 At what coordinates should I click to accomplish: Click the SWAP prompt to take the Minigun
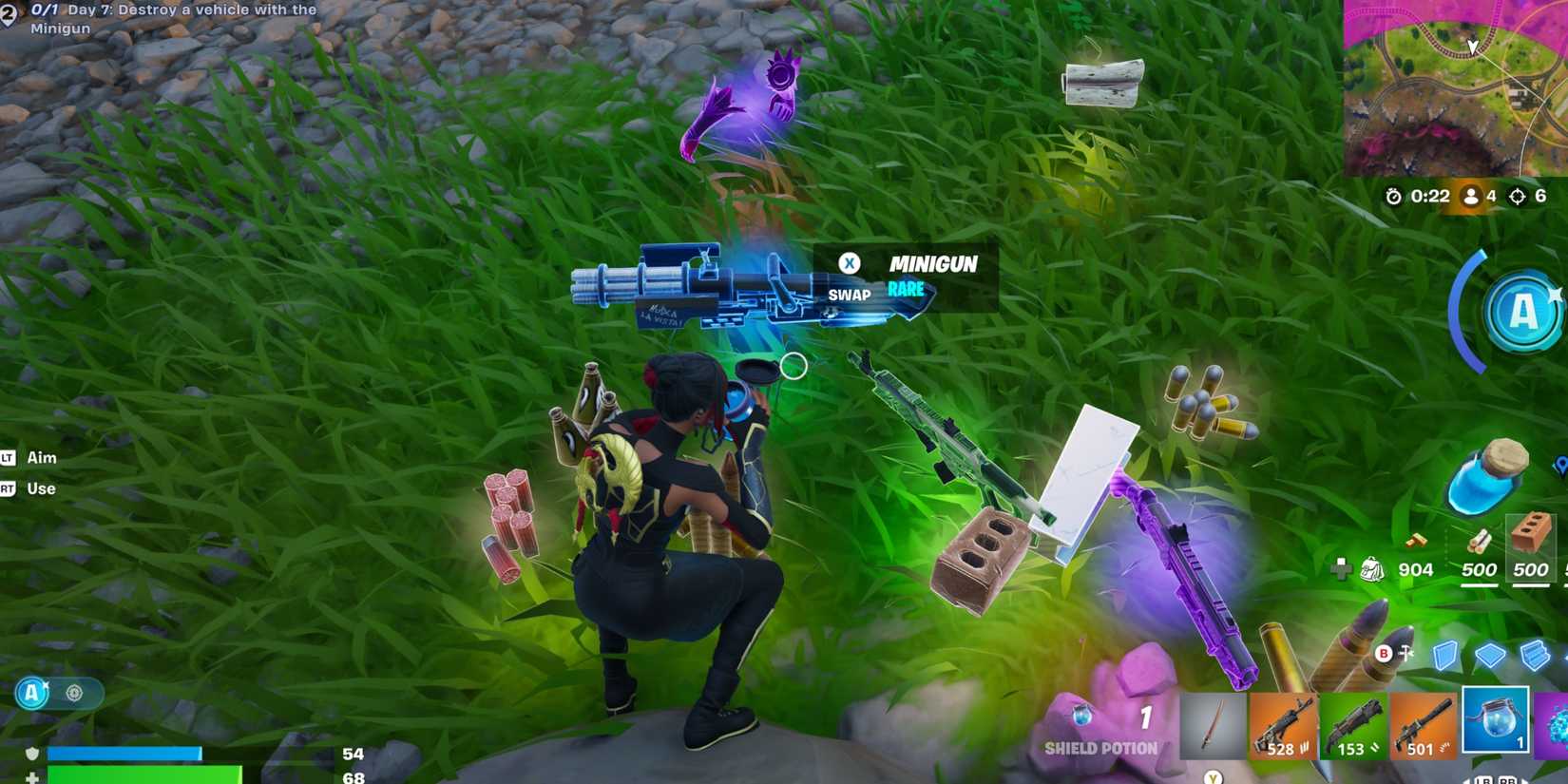coord(849,278)
